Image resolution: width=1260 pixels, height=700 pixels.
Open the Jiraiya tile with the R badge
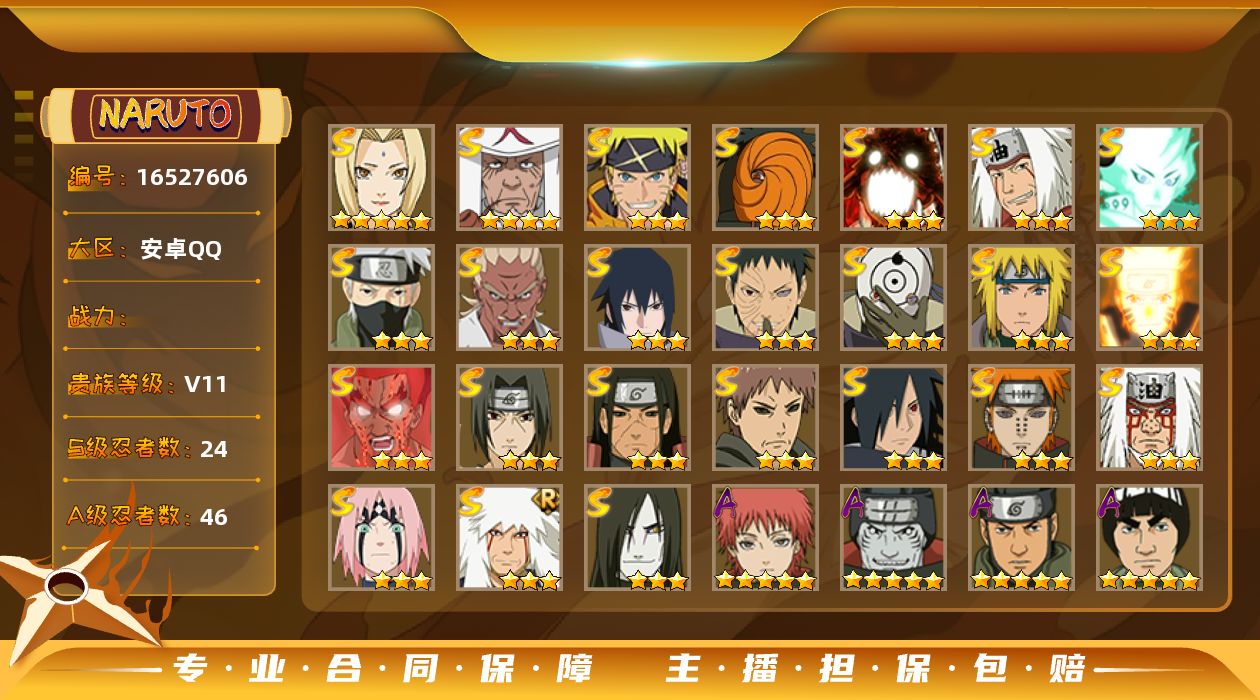(x=509, y=538)
